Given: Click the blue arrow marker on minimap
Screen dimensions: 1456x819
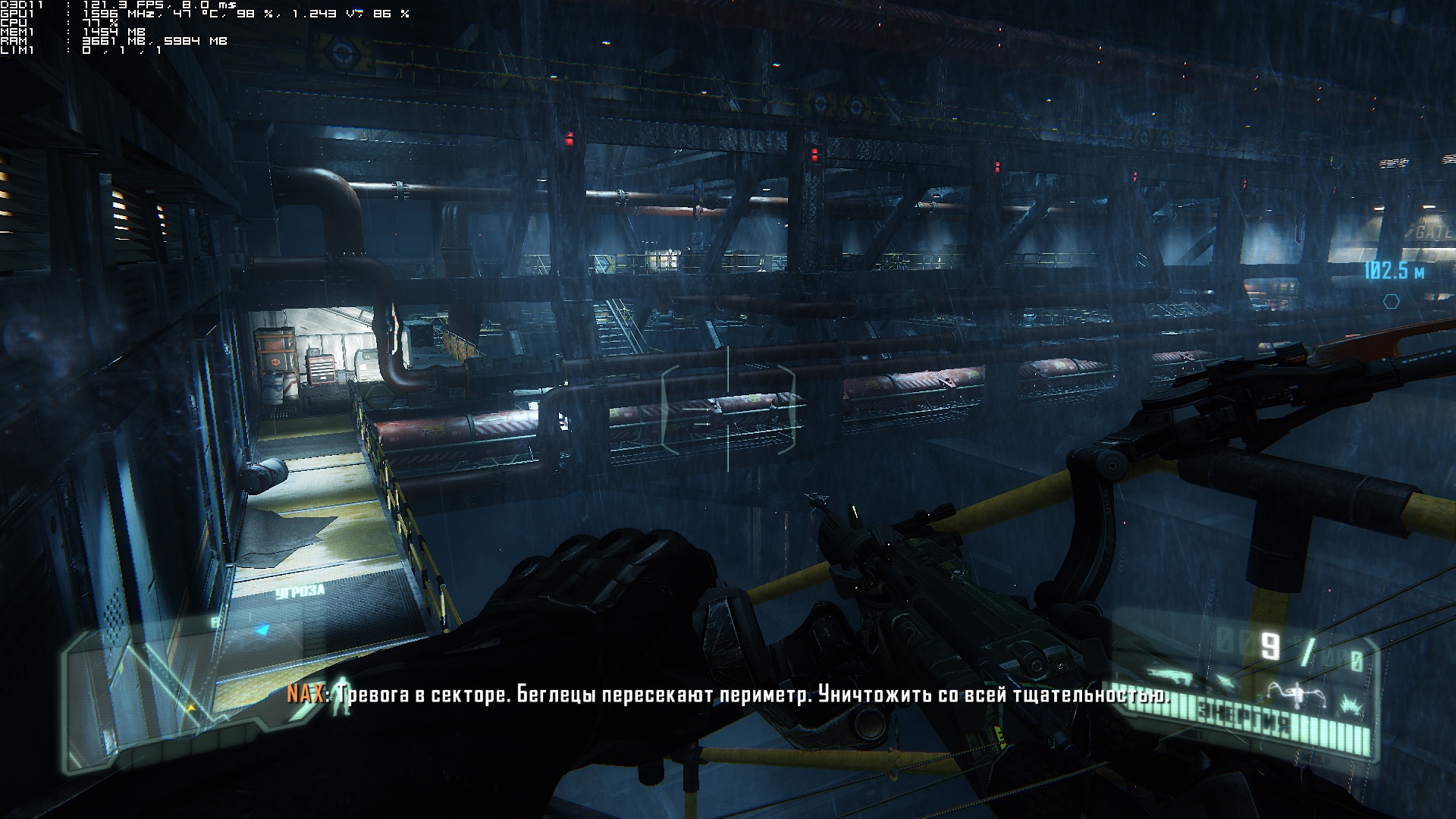Looking at the screenshot, I should (262, 629).
